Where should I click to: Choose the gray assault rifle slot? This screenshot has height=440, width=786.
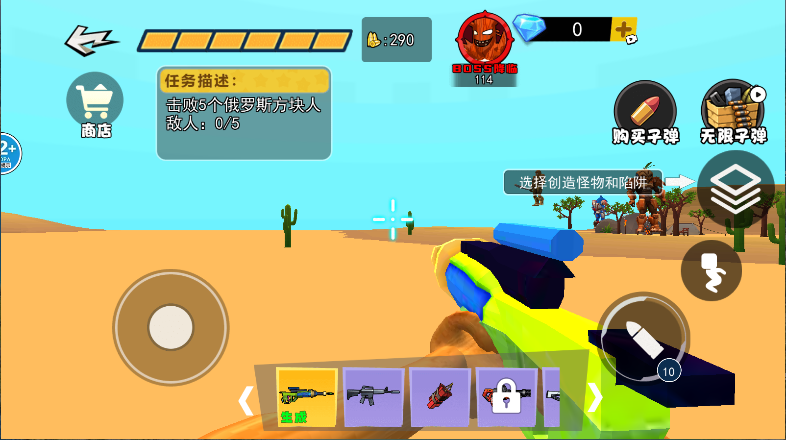point(373,397)
